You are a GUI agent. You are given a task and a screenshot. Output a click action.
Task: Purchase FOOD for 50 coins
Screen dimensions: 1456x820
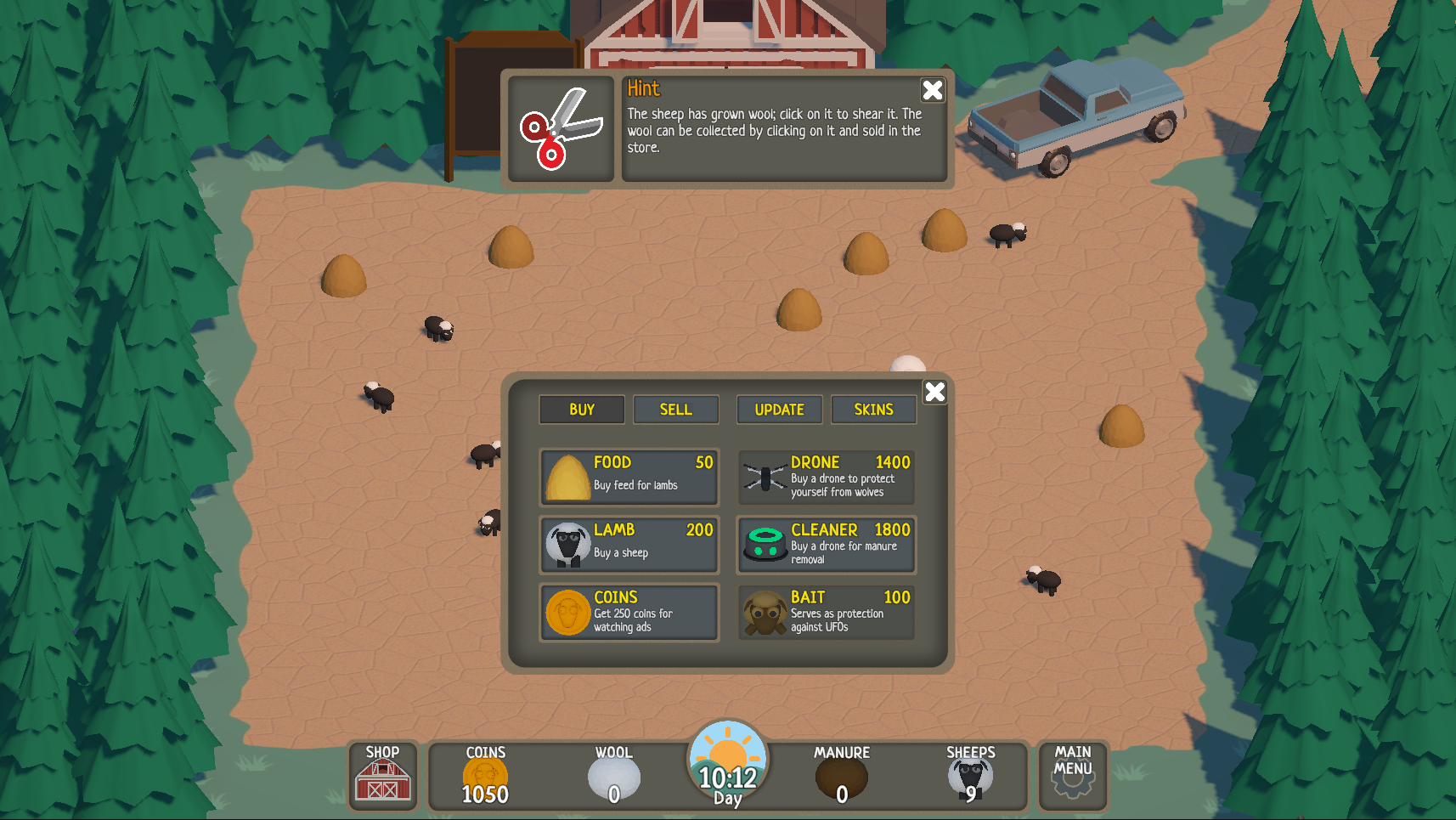(x=629, y=478)
